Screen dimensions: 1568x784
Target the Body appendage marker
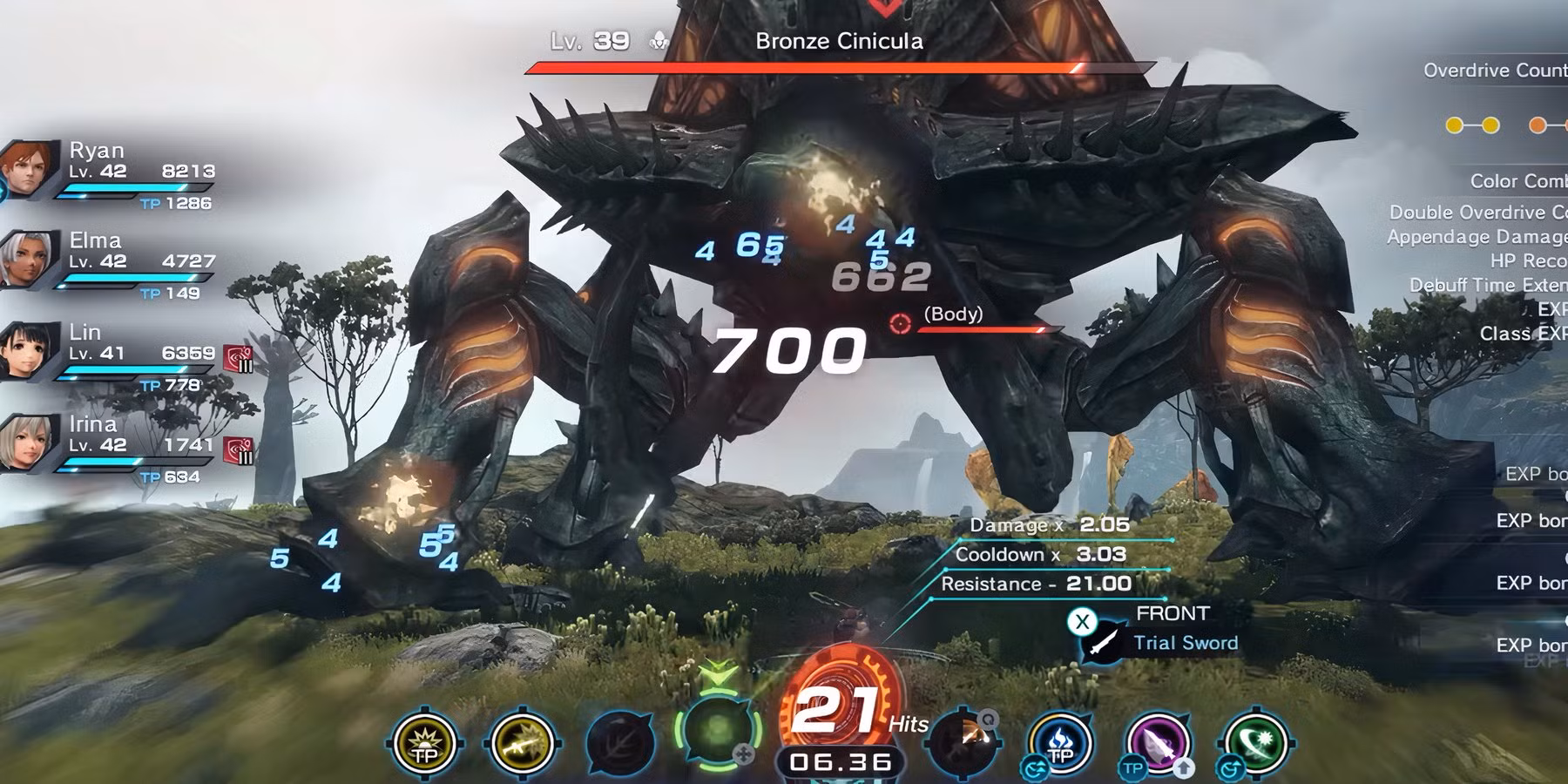pos(901,323)
